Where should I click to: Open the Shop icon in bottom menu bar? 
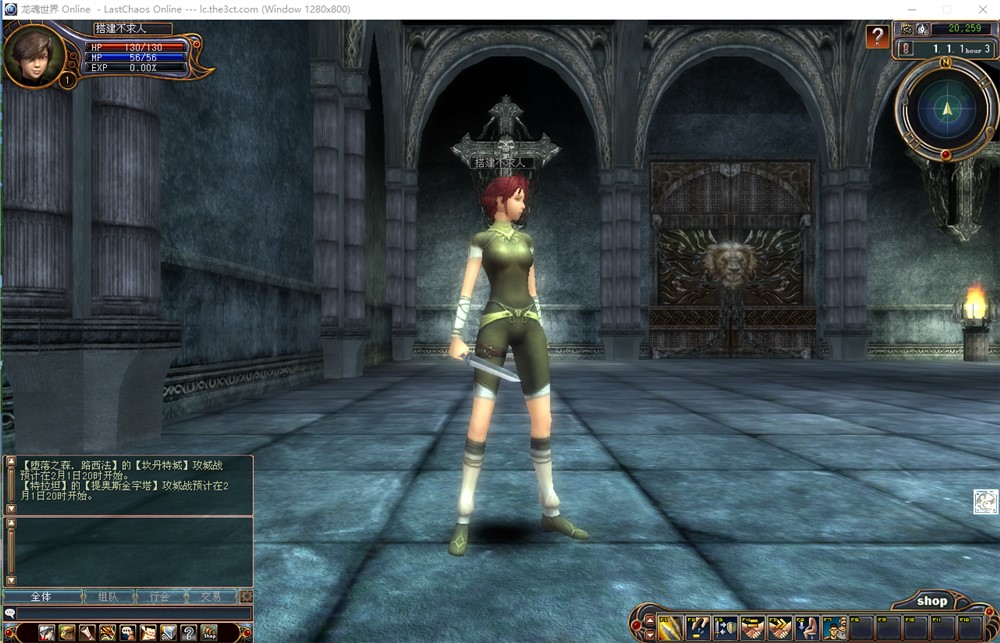coord(209,632)
